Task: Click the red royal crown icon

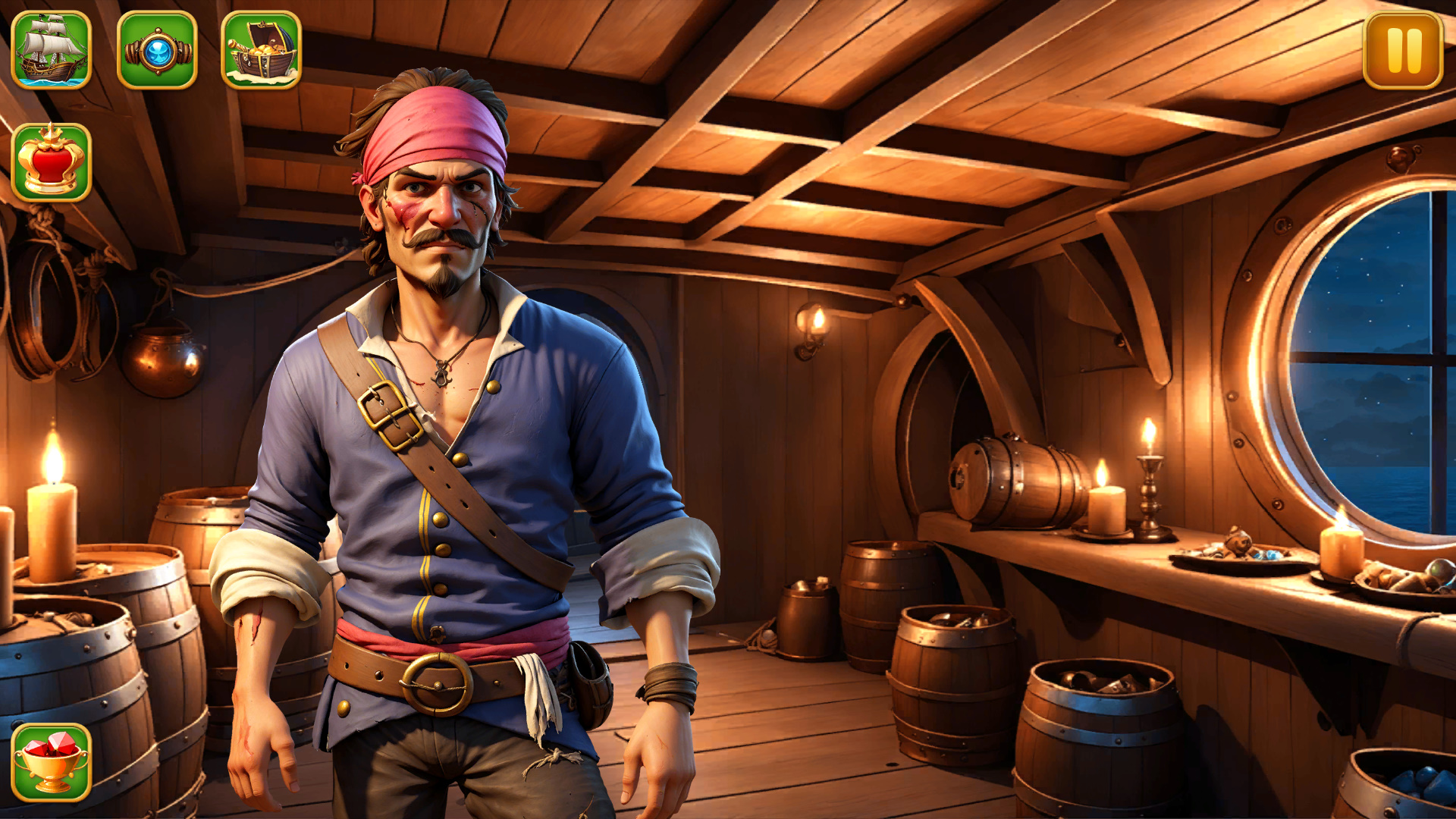Action: coord(52,162)
